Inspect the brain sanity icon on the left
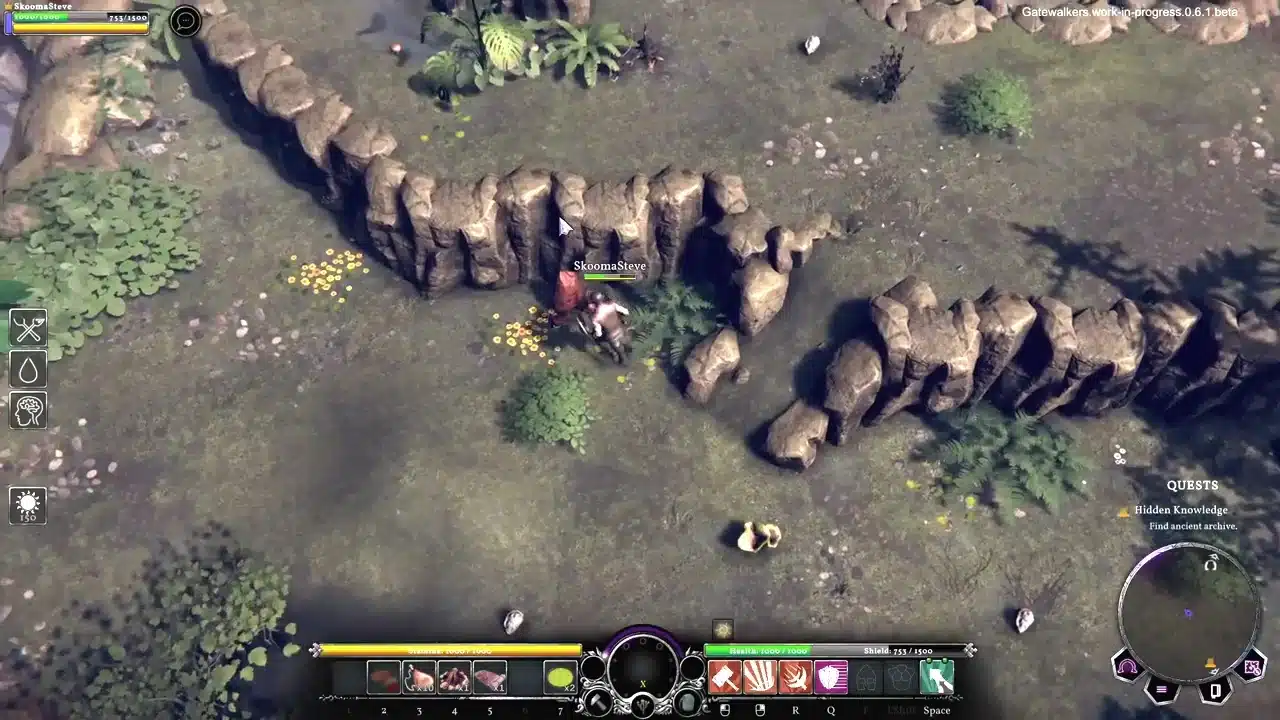 27,410
